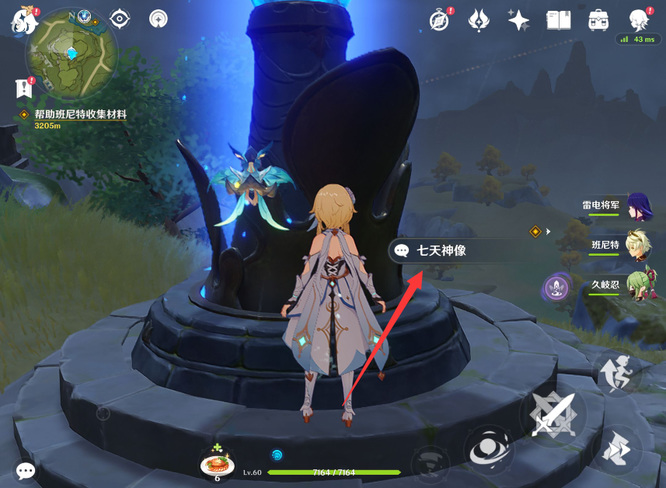
Task: Trigger the dimmed elemental burst button
Action: [x=430, y=461]
